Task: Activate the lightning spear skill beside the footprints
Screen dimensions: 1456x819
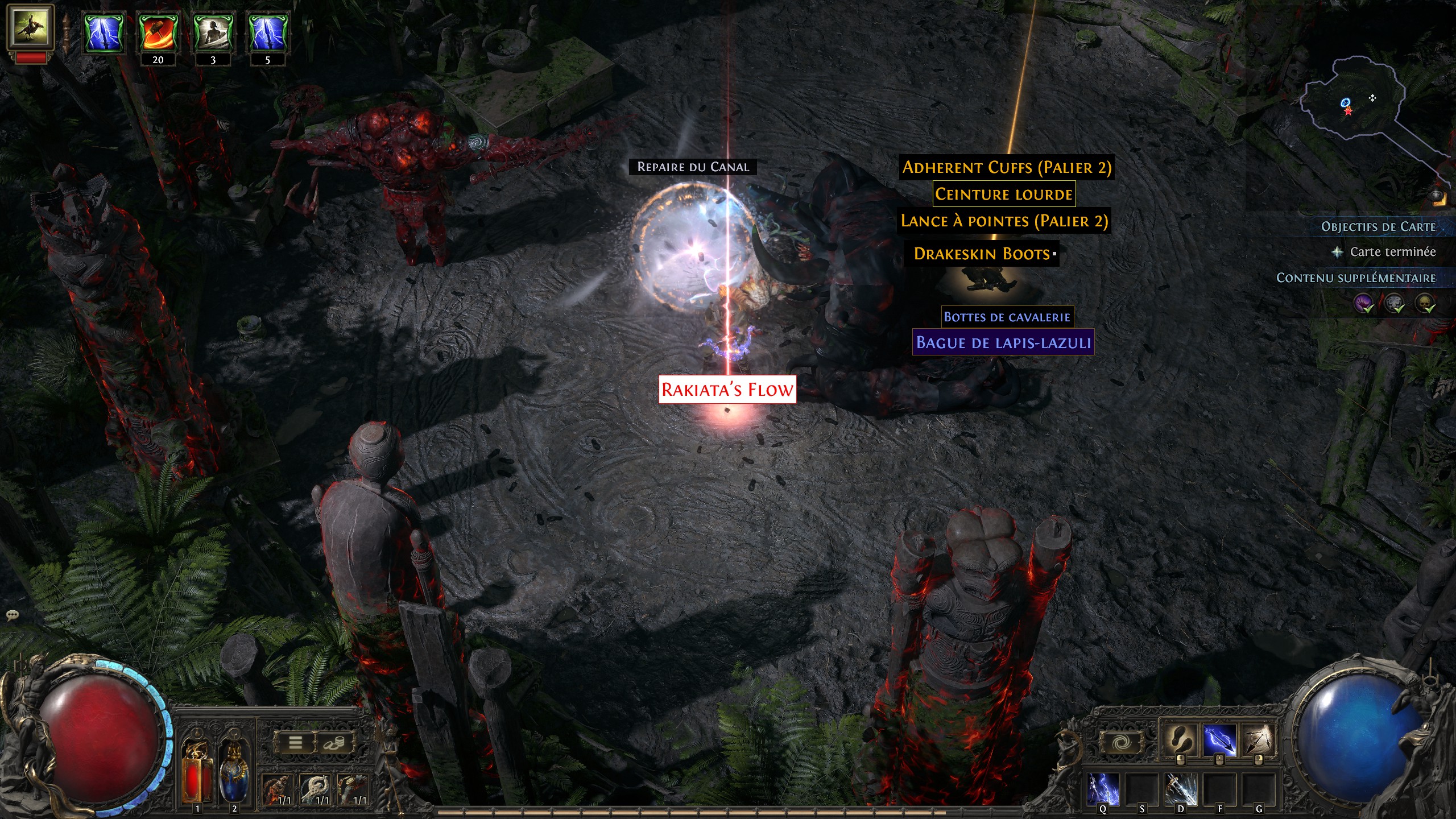Action: 1219,739
